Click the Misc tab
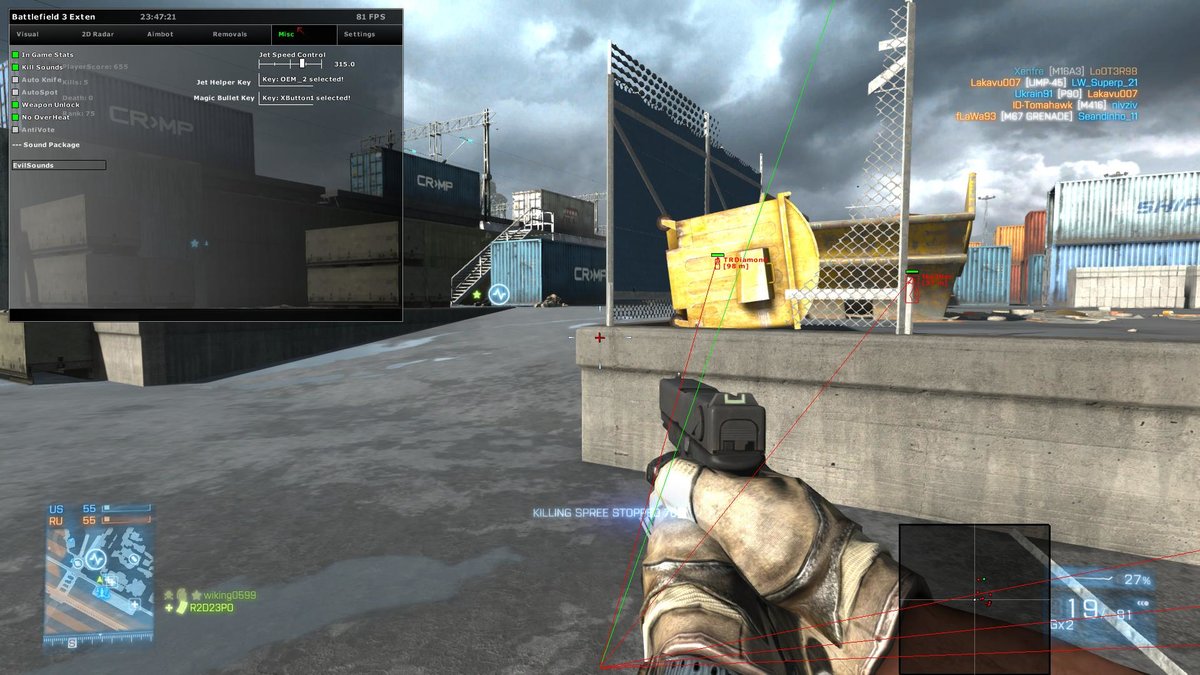Viewport: 1200px width, 675px height. coord(286,34)
